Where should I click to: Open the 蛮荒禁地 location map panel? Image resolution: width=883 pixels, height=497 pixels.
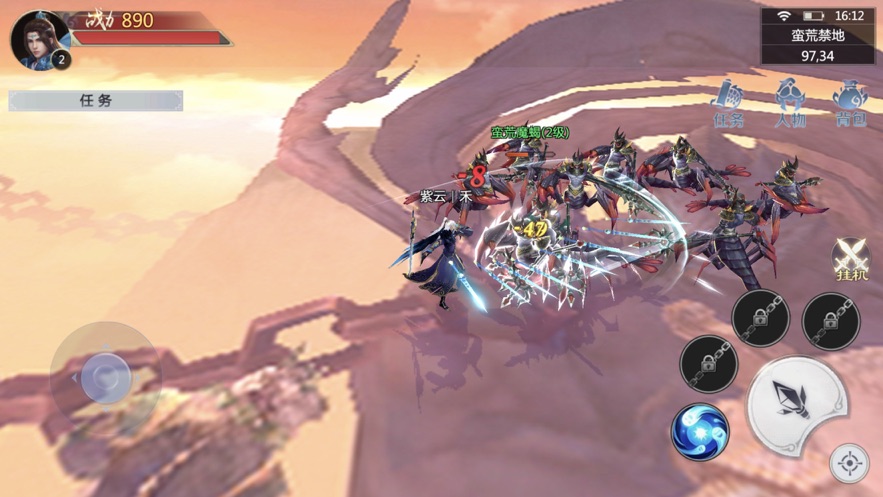(x=818, y=45)
